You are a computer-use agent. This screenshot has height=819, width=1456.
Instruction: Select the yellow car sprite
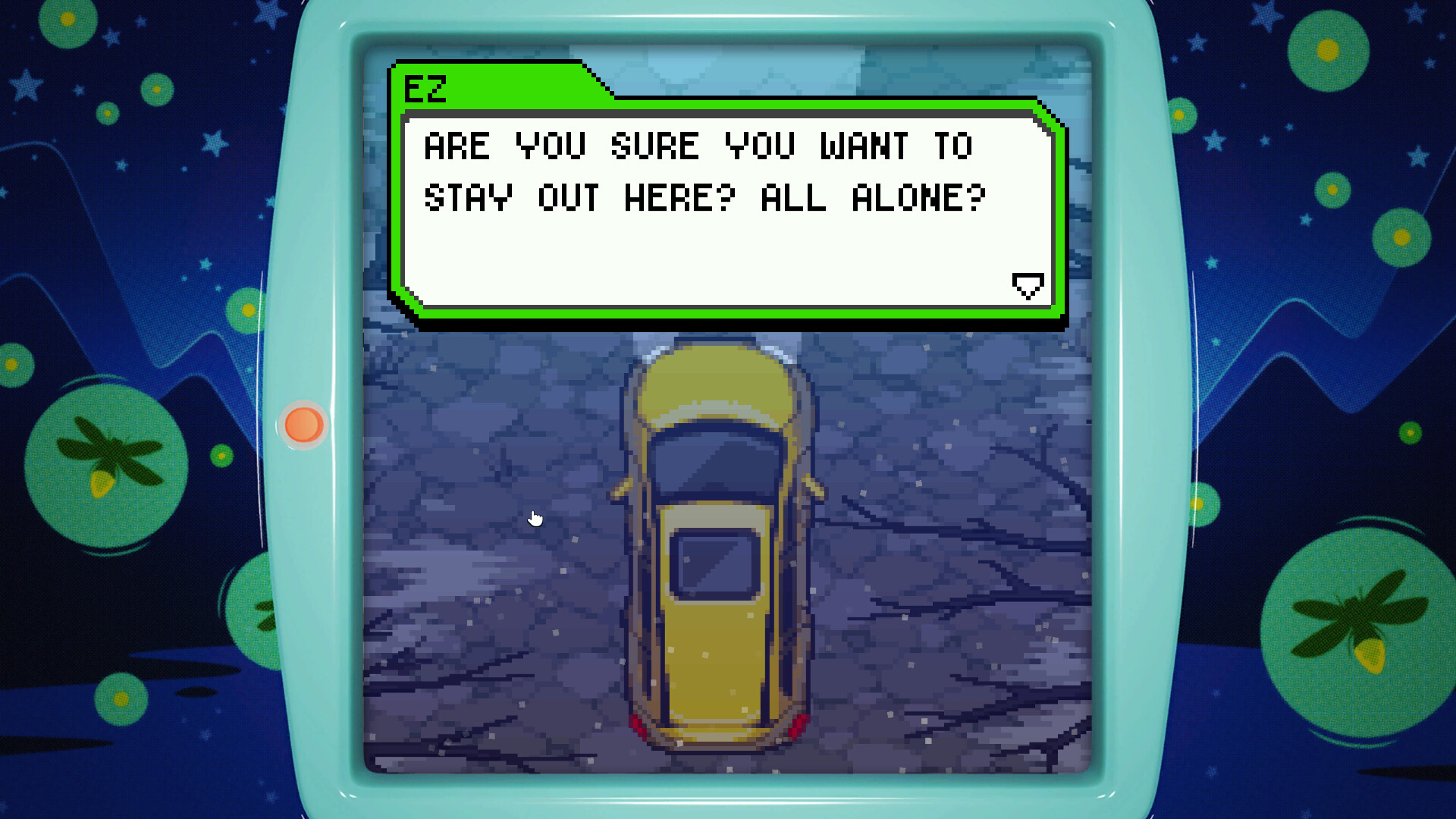coord(717,546)
